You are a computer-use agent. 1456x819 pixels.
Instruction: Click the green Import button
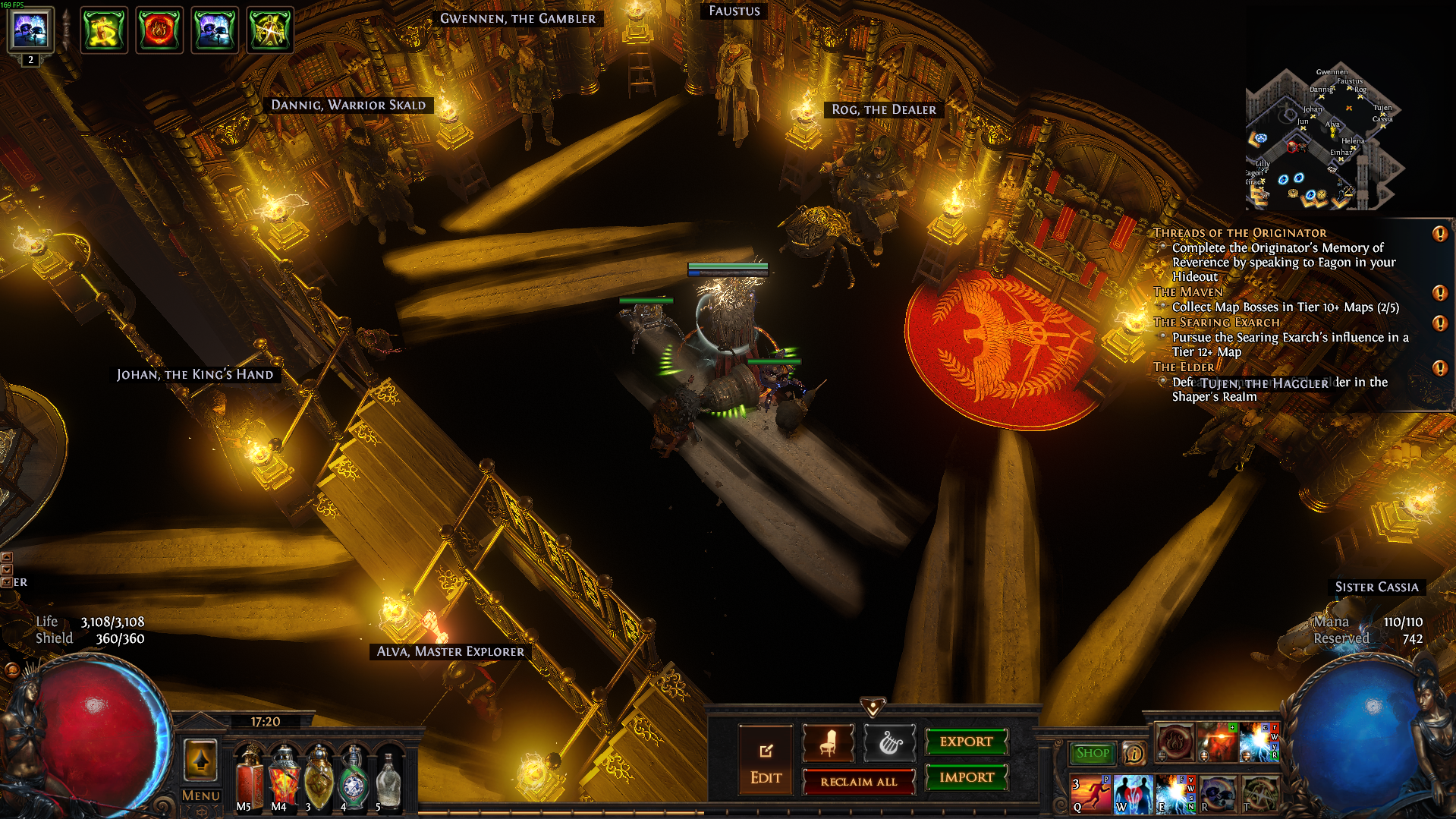(966, 777)
